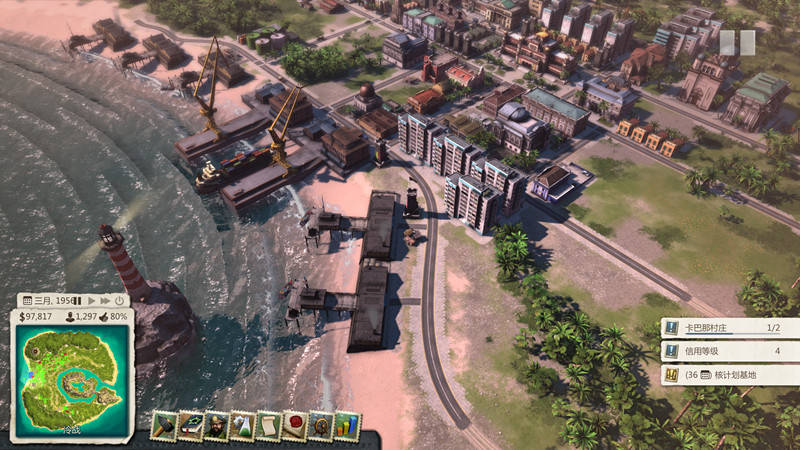Open the trade ship's wheel icon

(321, 427)
